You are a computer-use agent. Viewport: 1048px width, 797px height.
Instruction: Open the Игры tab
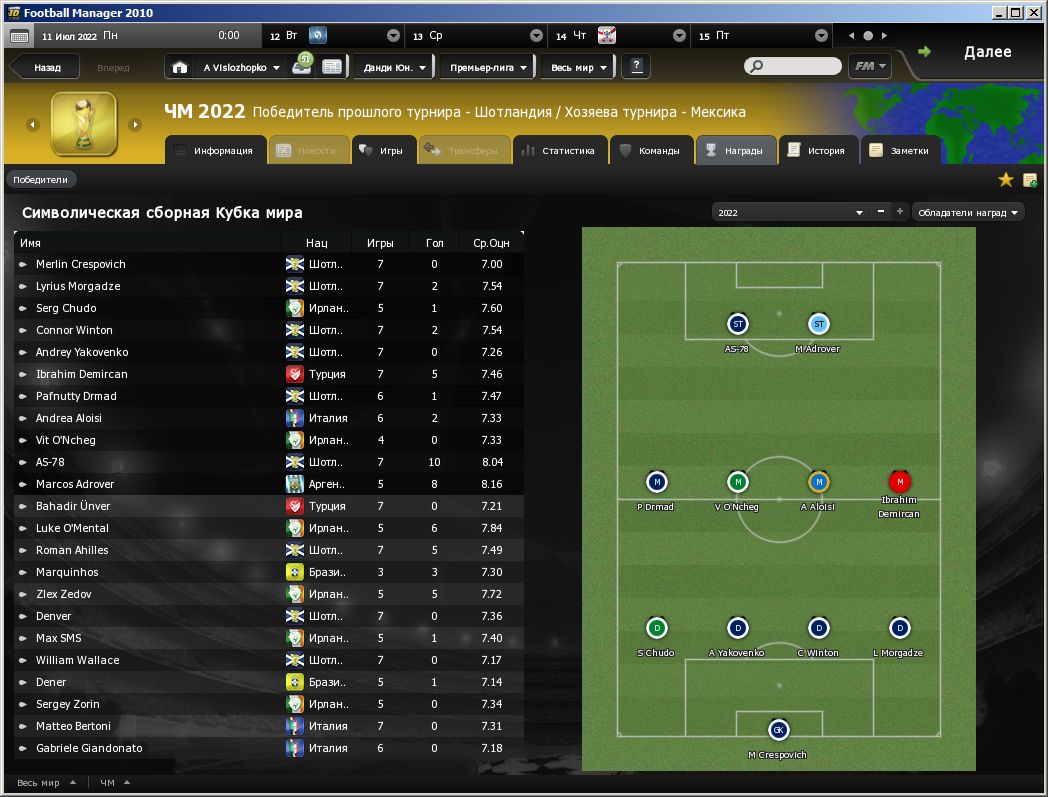381,151
